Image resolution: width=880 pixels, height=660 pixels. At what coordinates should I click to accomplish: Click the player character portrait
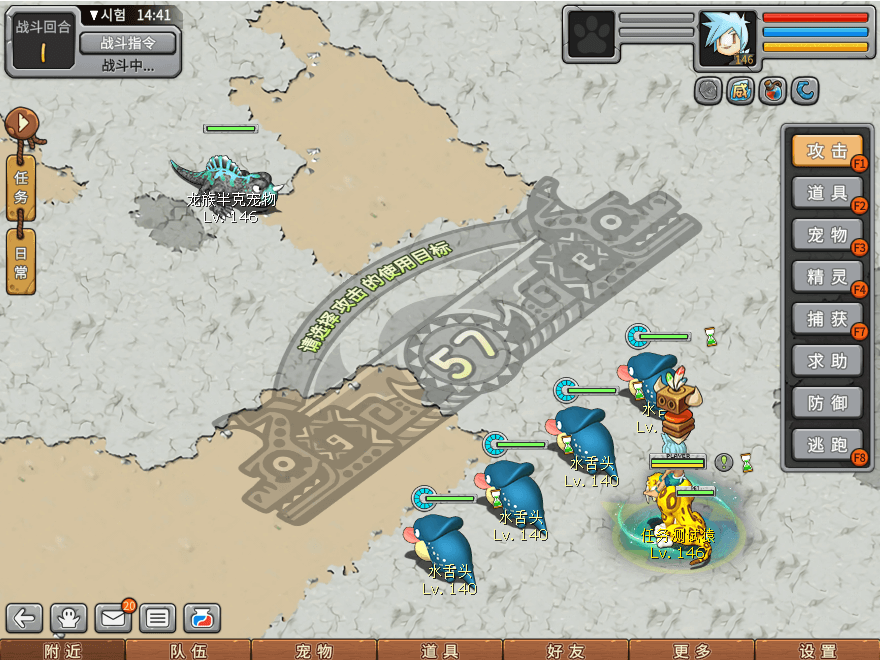727,39
